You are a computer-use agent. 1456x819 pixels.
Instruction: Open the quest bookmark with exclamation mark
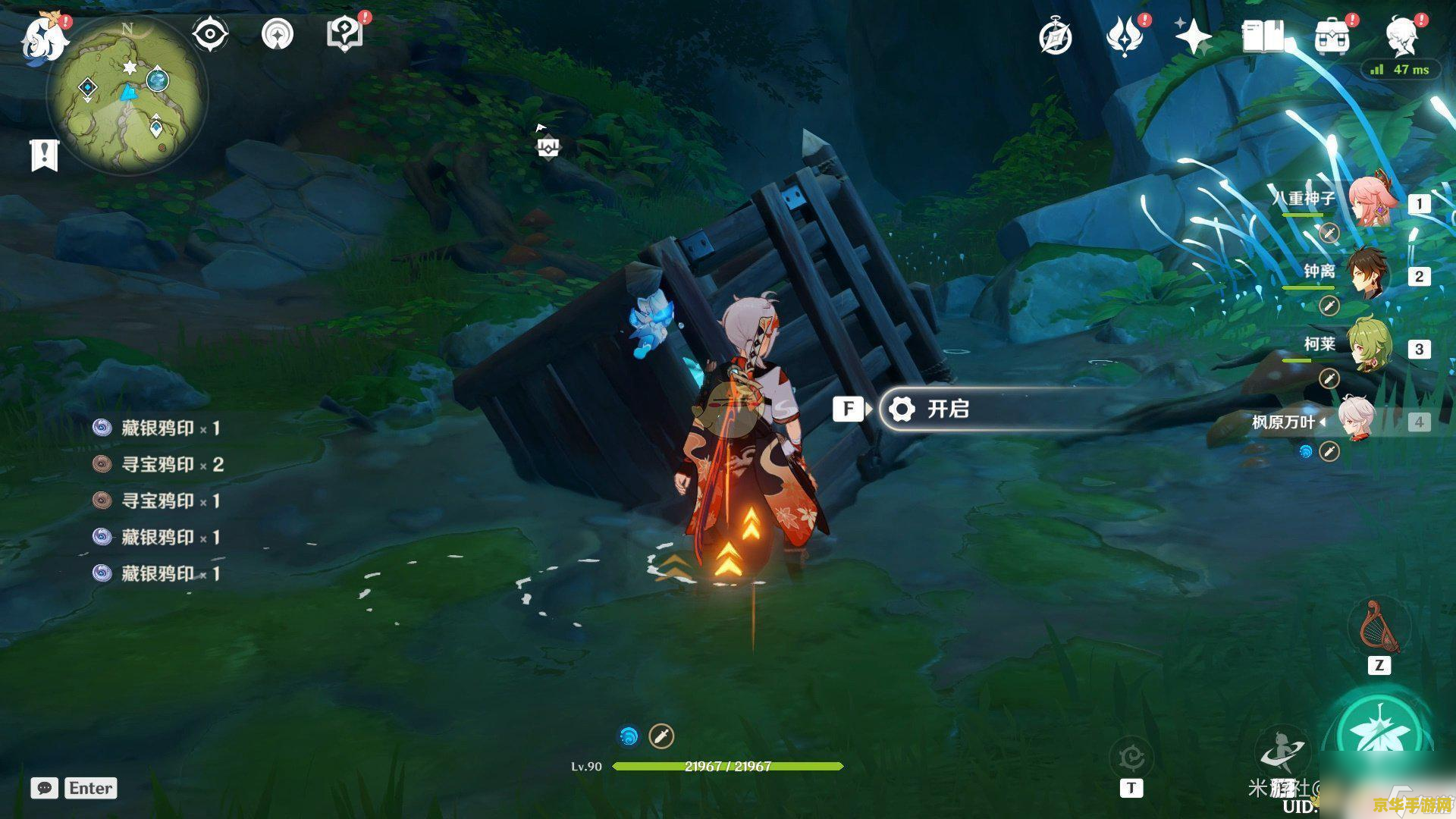pos(44,155)
